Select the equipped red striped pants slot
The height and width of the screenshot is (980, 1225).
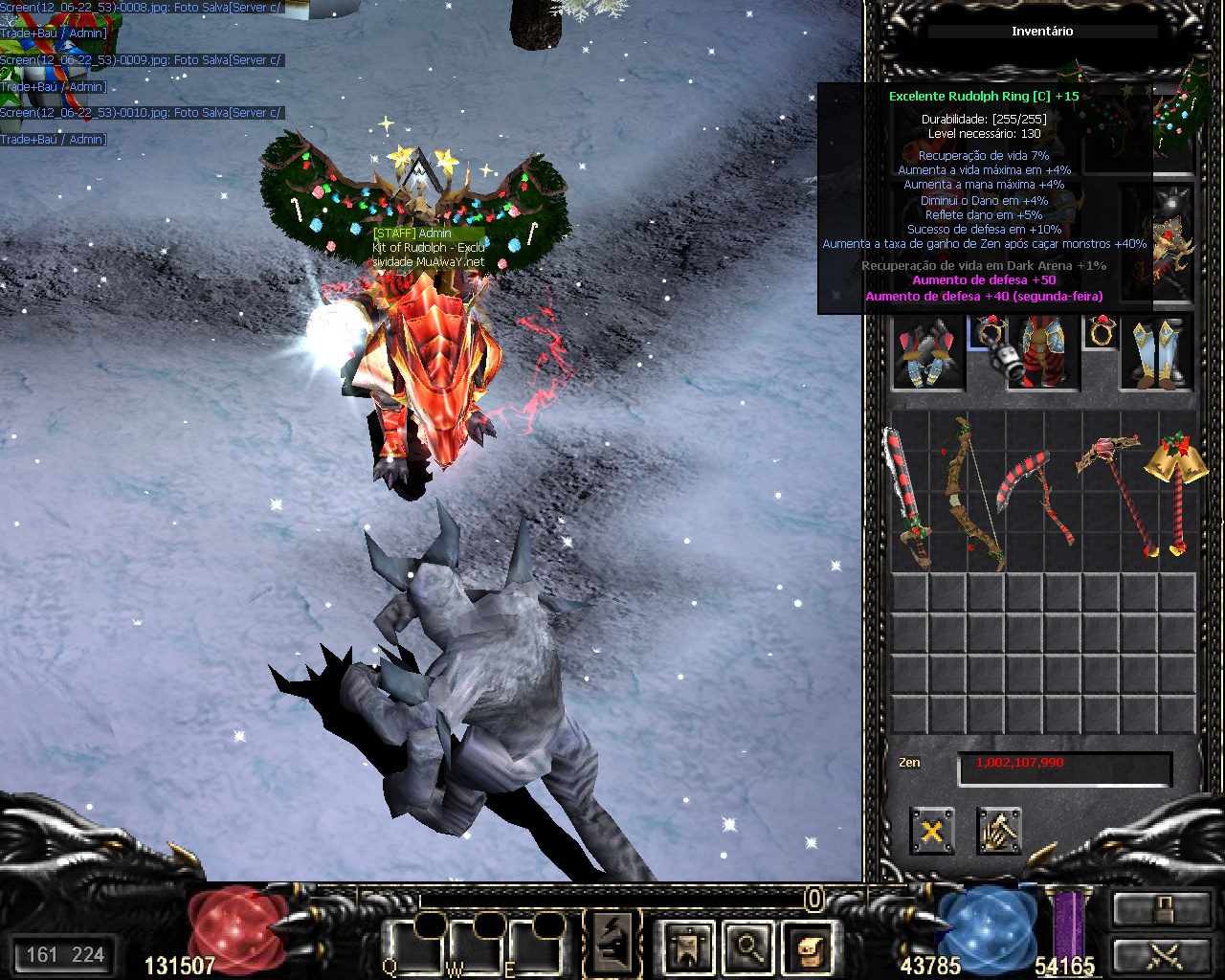[x=1042, y=352]
